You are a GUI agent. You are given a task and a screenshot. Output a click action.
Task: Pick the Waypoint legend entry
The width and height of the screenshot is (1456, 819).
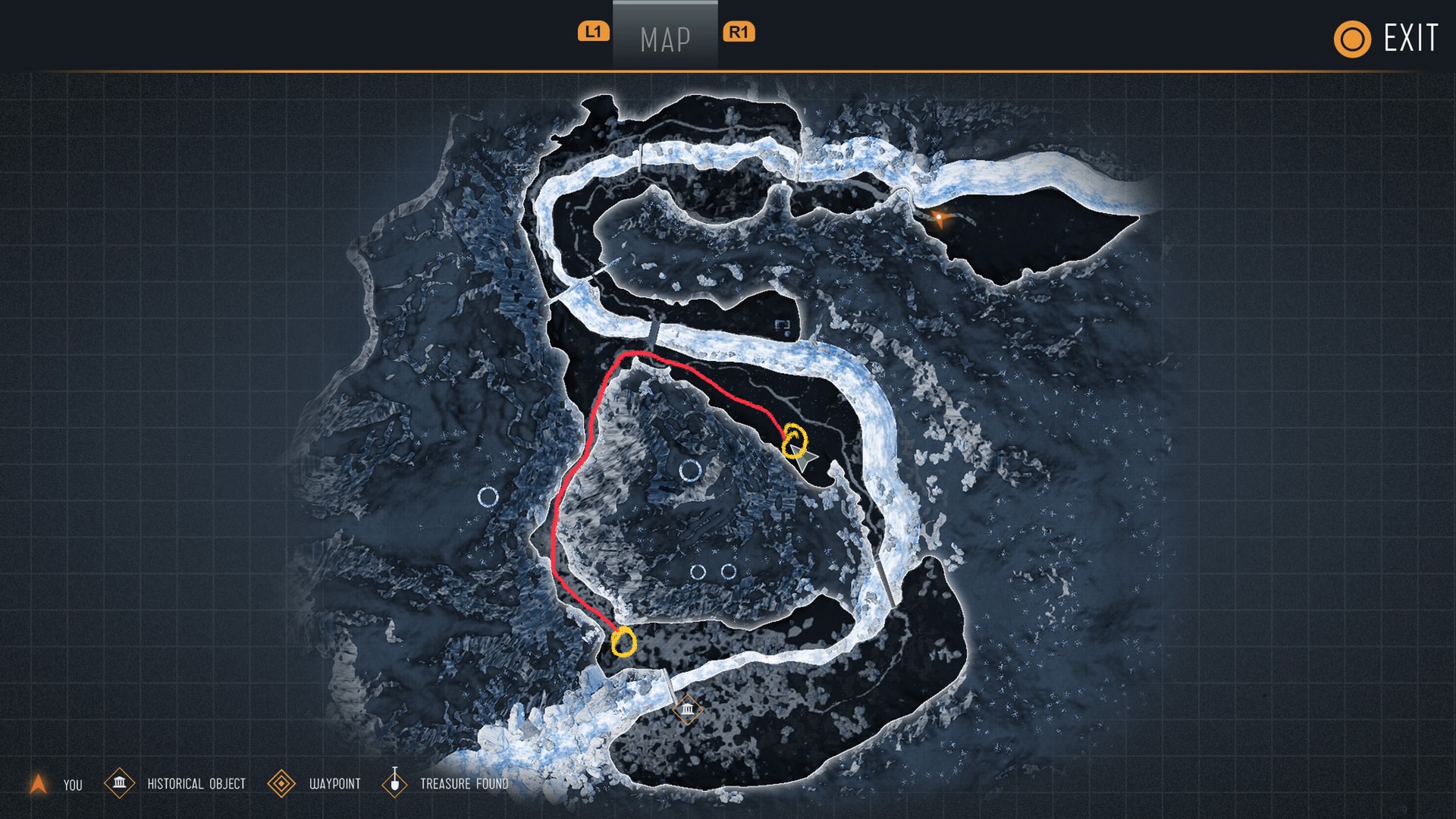pyautogui.click(x=315, y=783)
